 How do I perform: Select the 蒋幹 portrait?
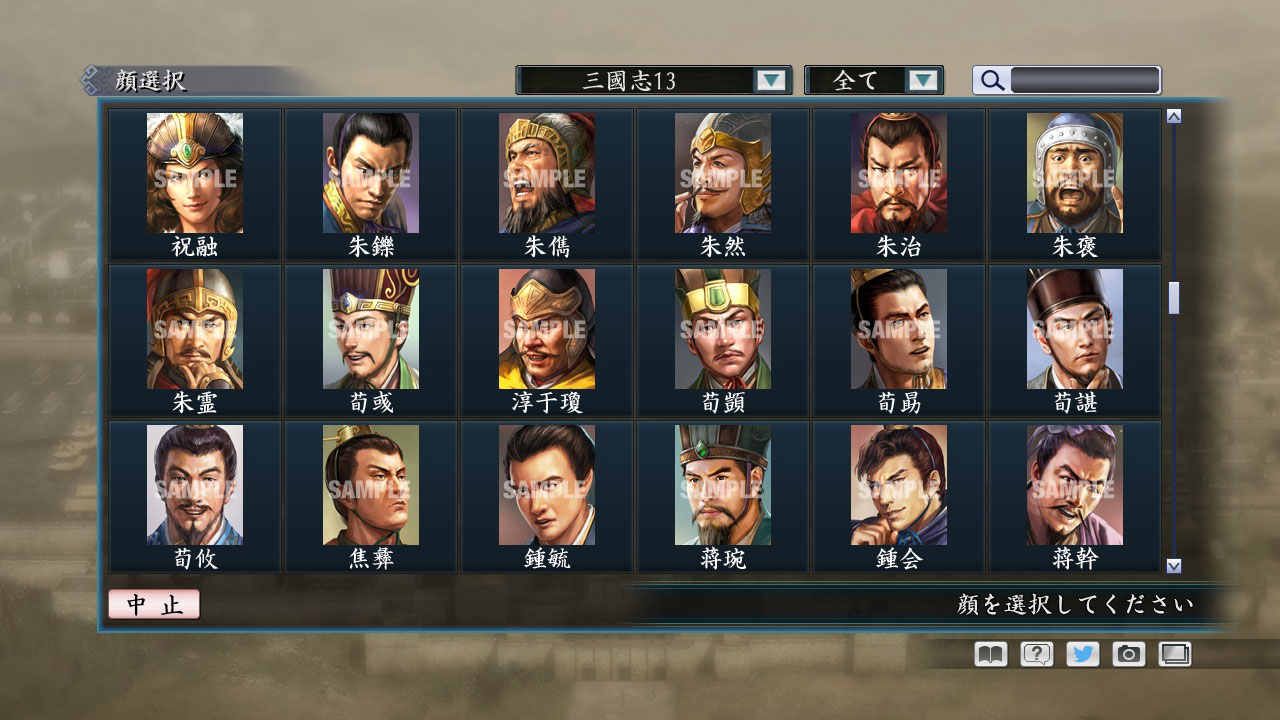pos(1074,485)
